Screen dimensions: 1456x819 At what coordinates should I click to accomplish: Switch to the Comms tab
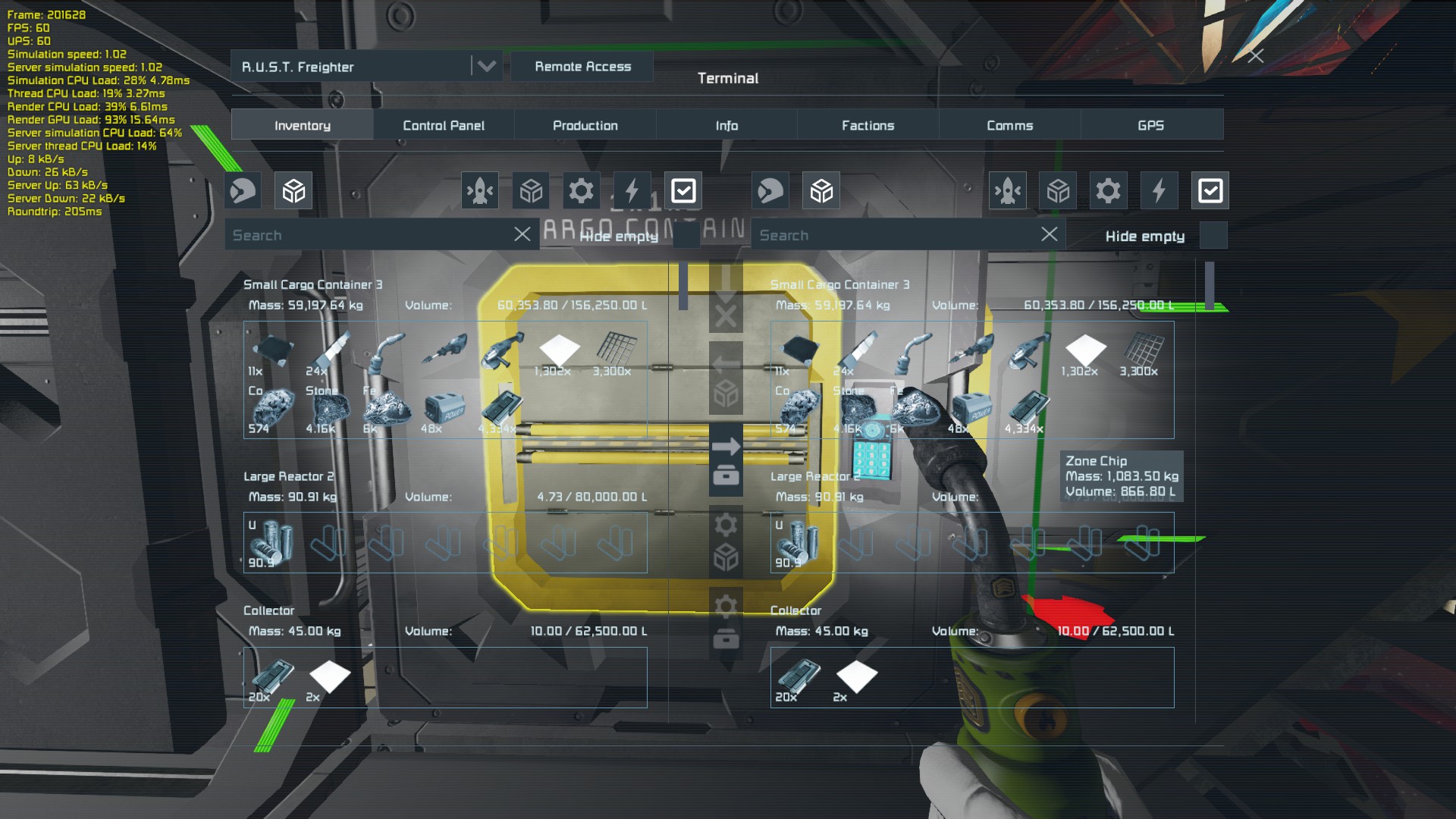click(x=1009, y=125)
